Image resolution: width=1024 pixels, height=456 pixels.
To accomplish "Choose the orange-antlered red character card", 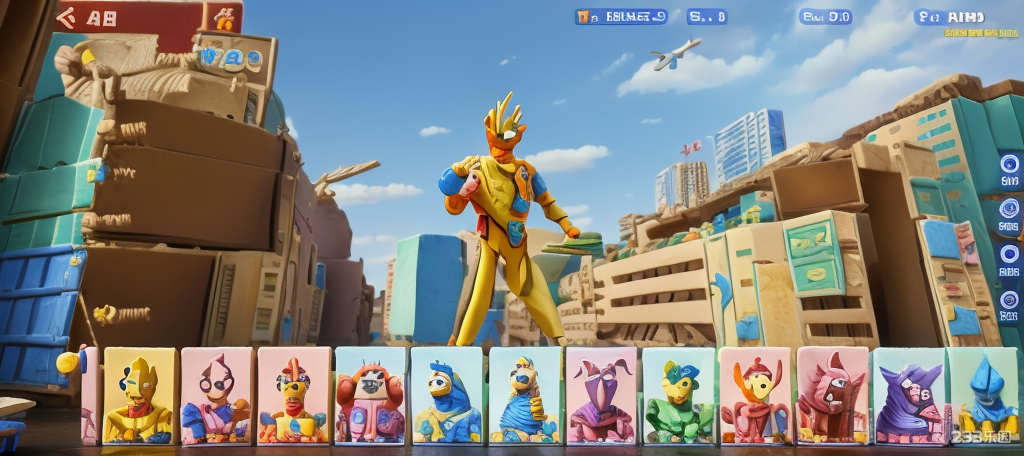I will click(755, 396).
